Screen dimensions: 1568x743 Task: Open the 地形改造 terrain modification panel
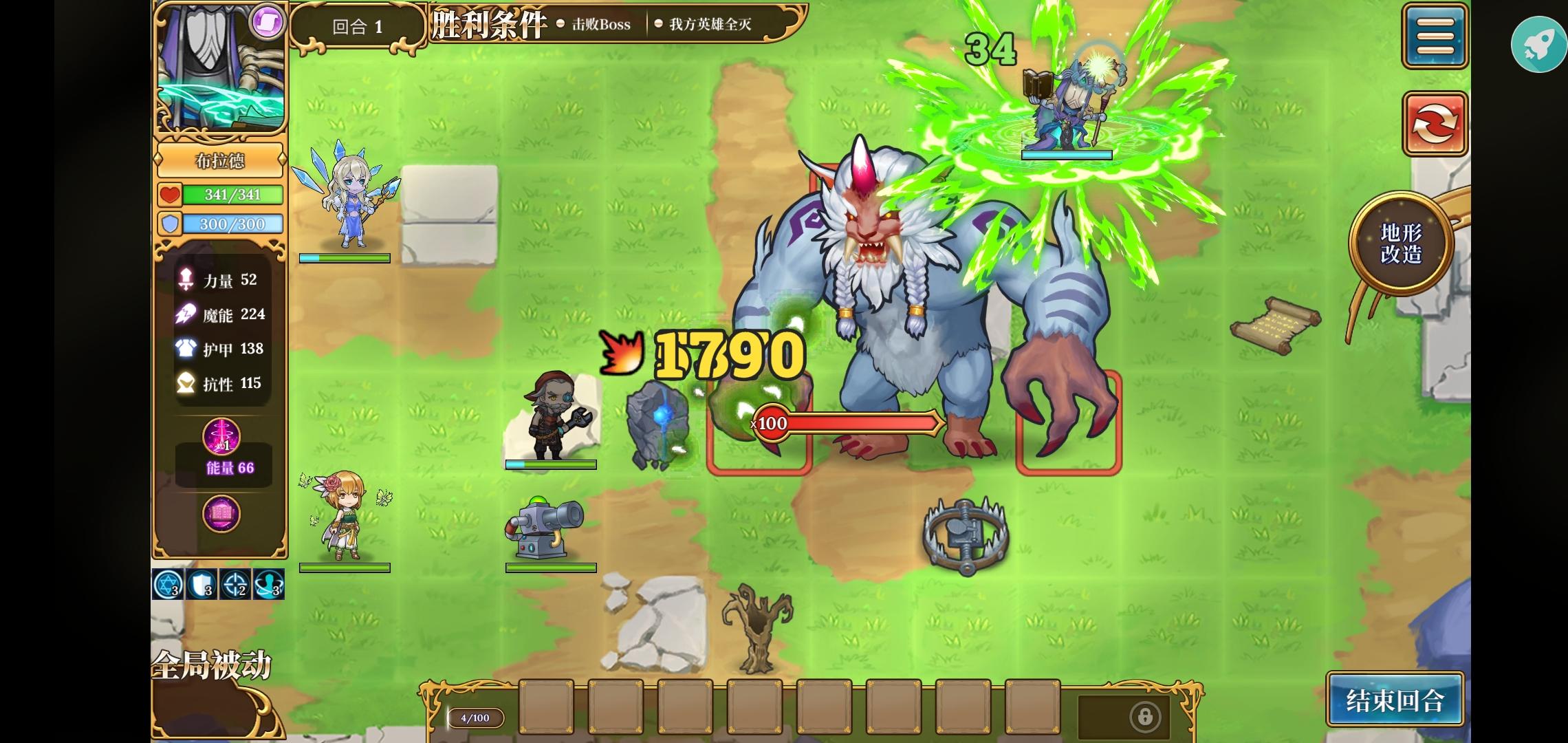(x=1400, y=242)
